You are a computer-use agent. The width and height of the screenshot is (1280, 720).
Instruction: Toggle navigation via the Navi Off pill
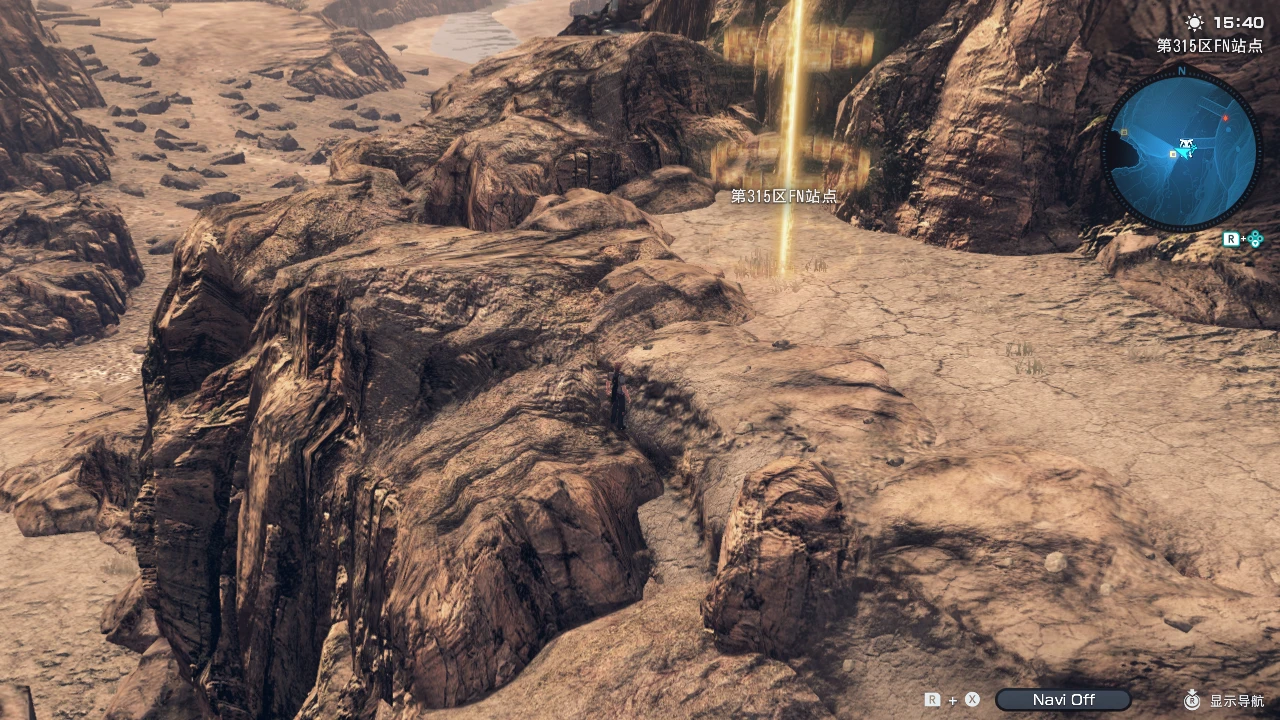click(1062, 699)
